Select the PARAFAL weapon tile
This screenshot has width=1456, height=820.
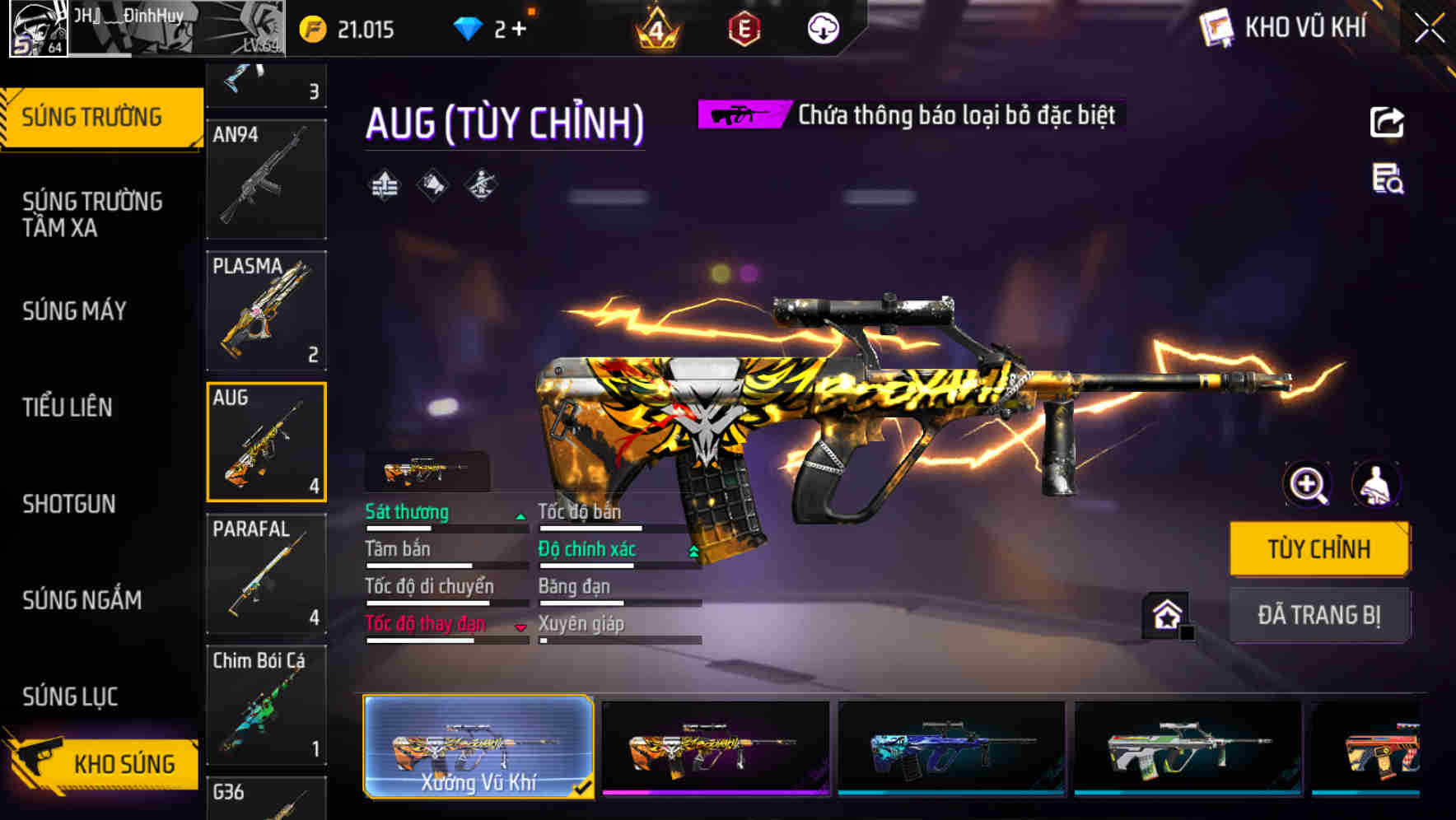pos(266,575)
